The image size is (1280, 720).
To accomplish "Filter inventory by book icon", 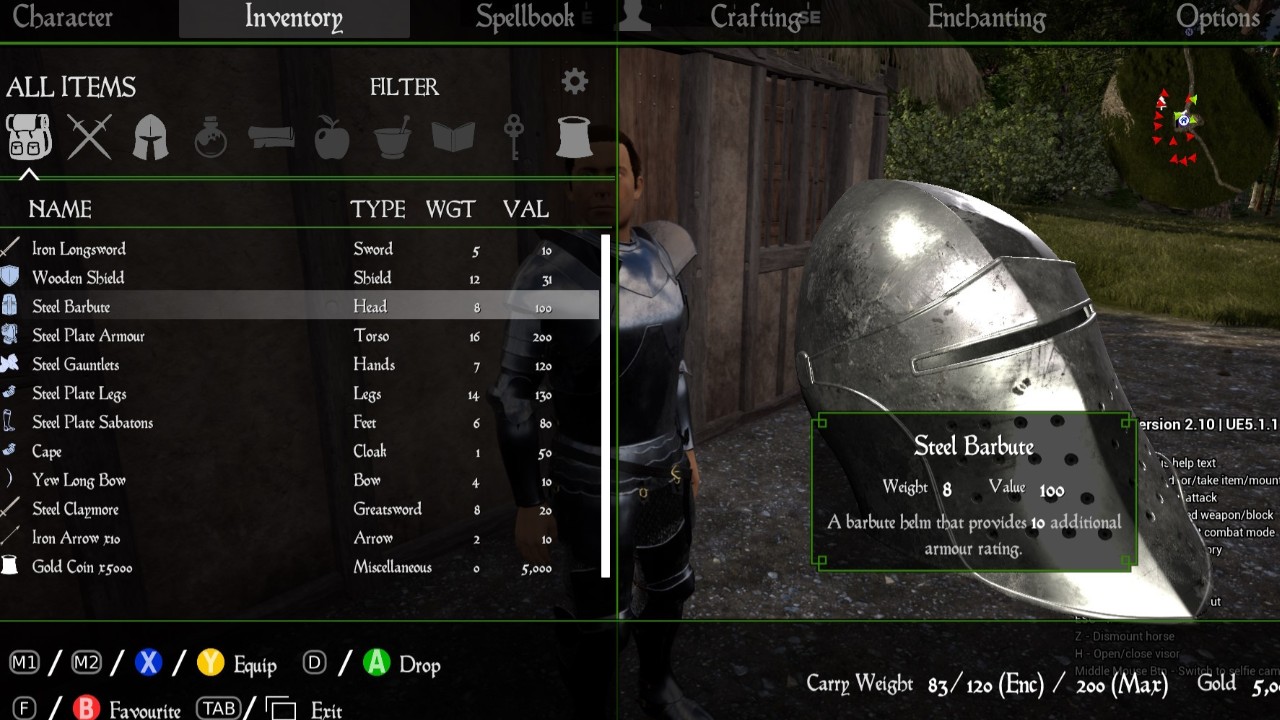I will [x=453, y=136].
